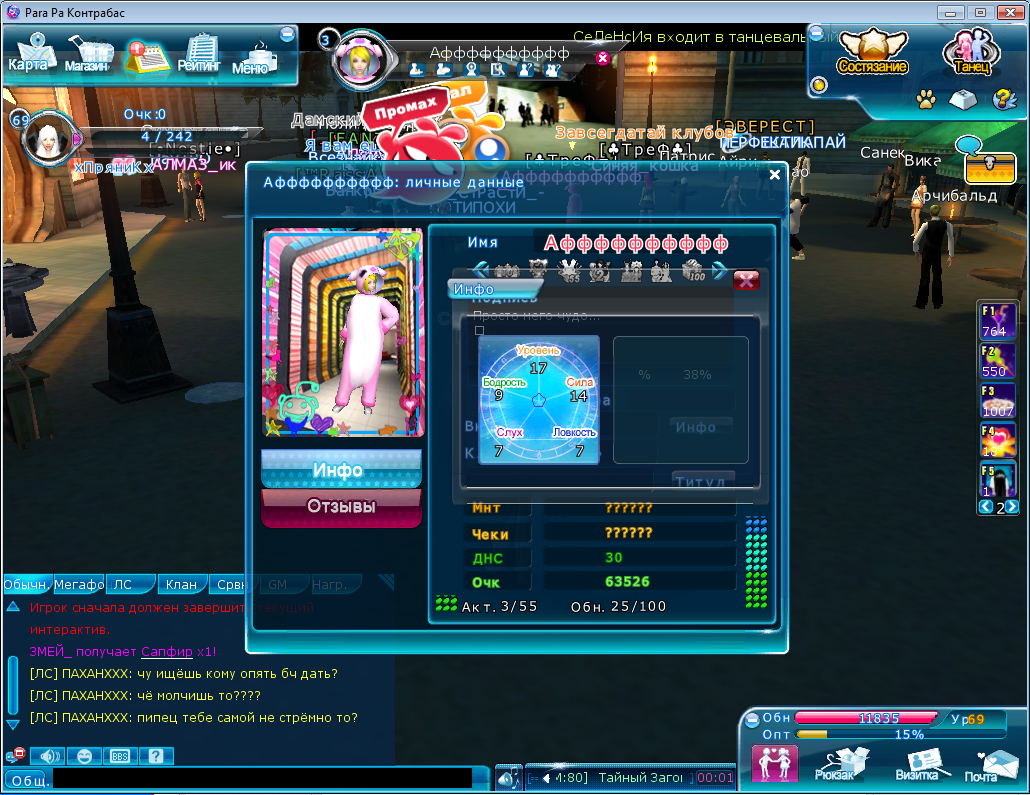Open the Отзывы reviews section
Viewport: 1030px width, 795px height.
click(341, 507)
